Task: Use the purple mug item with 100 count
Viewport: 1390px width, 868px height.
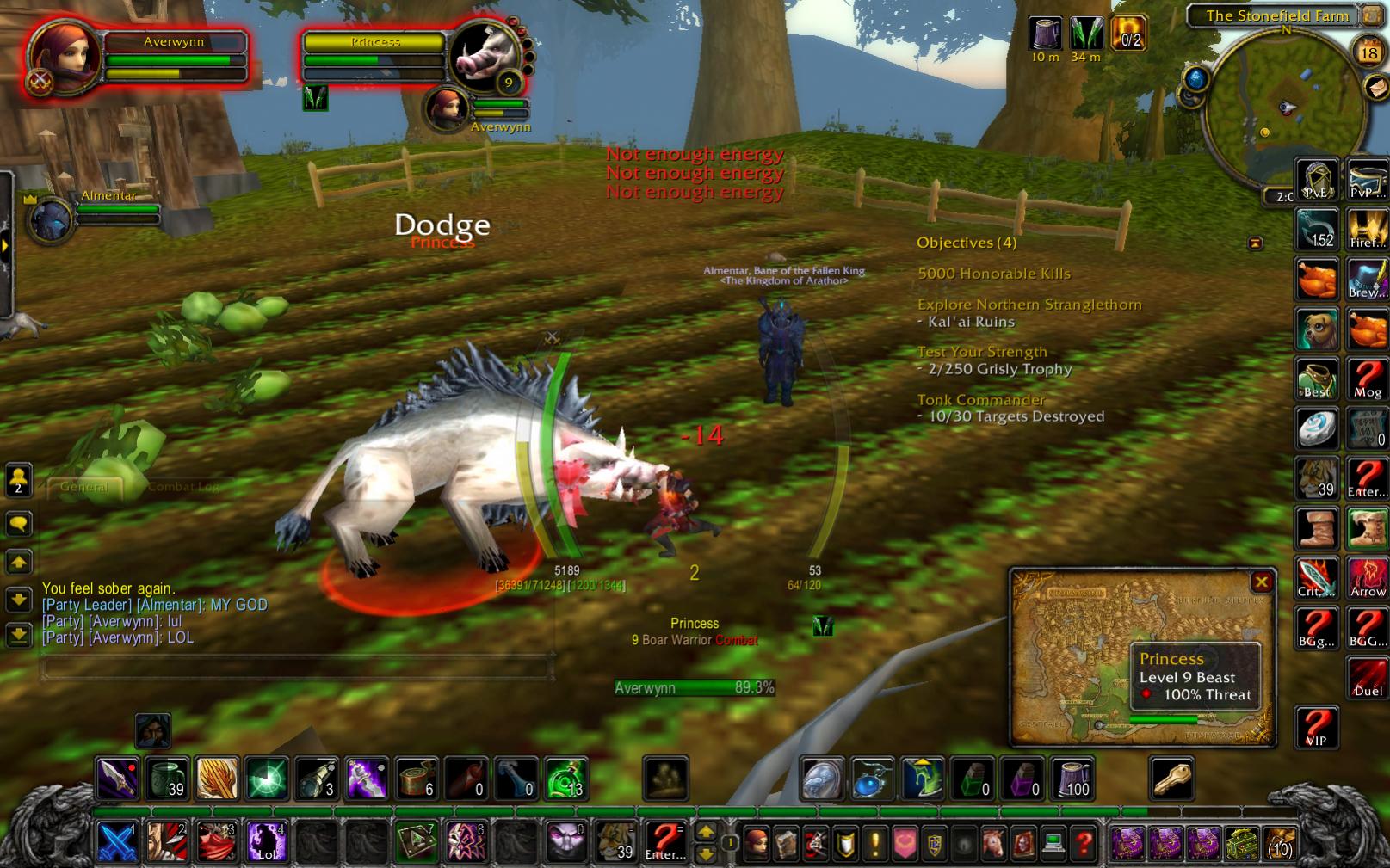Action: [1072, 779]
